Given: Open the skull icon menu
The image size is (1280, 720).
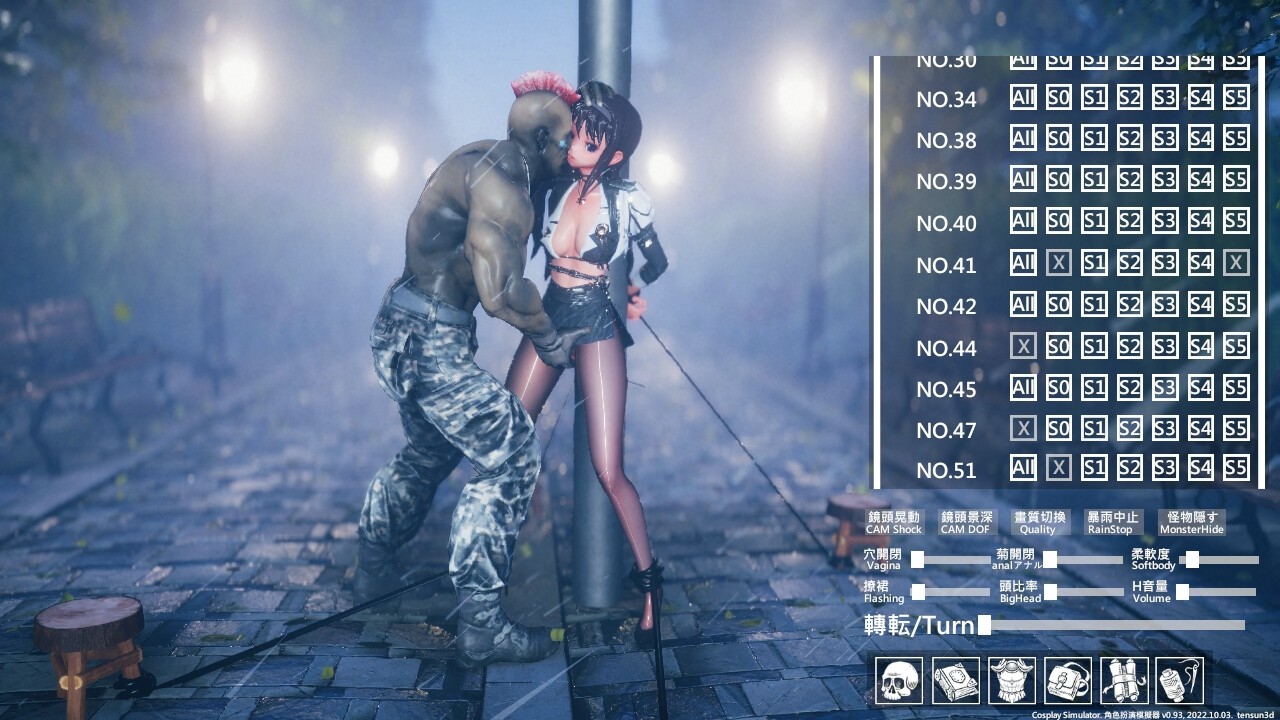Looking at the screenshot, I should click(x=898, y=681).
